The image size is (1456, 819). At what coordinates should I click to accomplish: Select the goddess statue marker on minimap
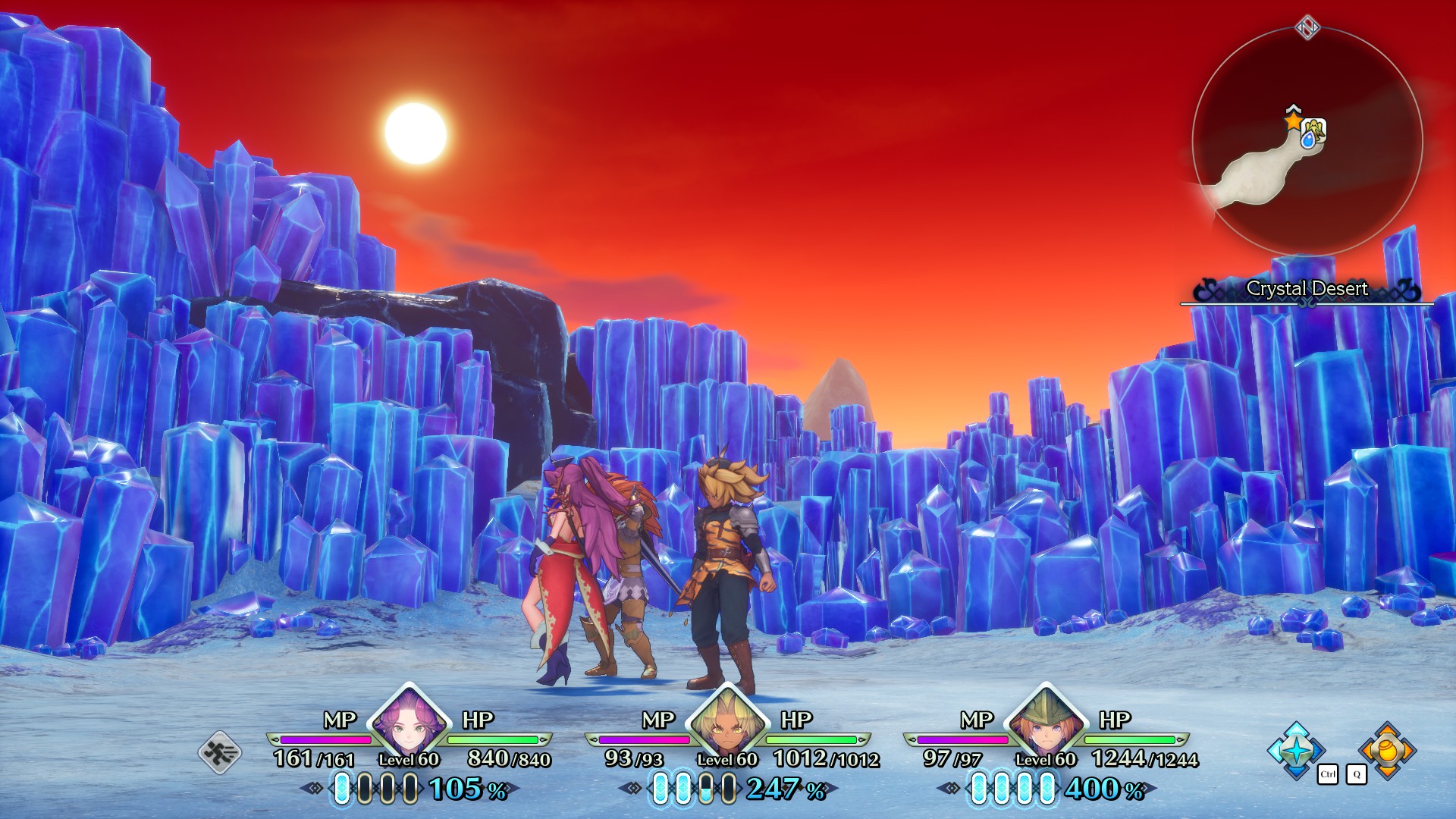click(x=1313, y=133)
